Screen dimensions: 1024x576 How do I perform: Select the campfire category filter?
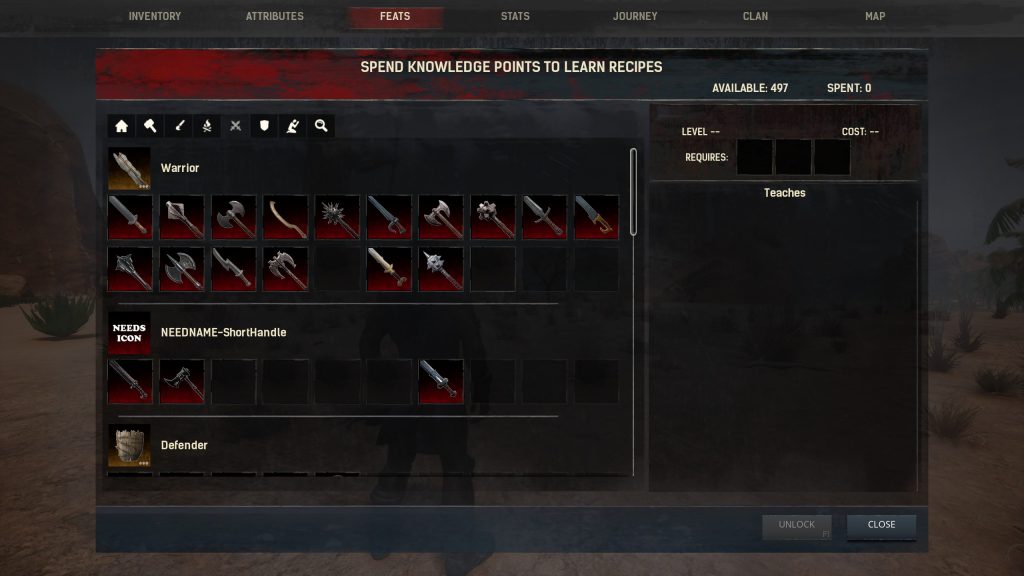[x=207, y=126]
